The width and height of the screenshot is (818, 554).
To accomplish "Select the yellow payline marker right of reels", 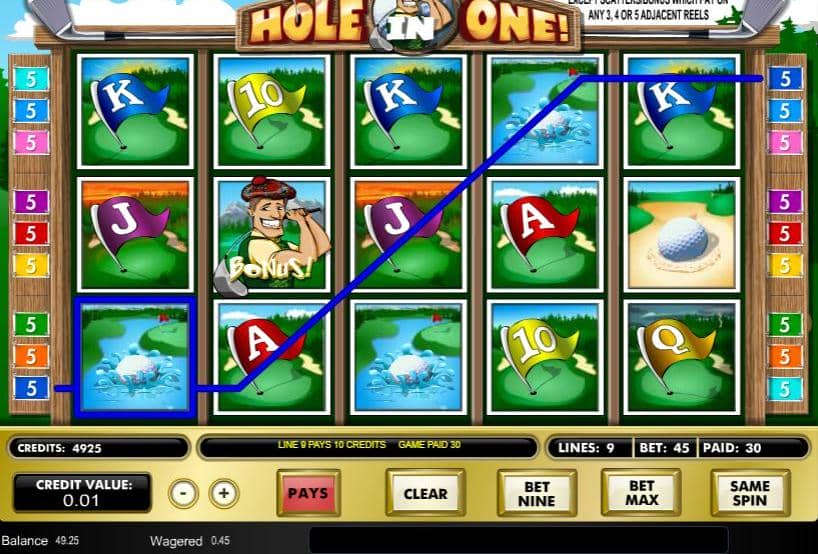I will (785, 265).
